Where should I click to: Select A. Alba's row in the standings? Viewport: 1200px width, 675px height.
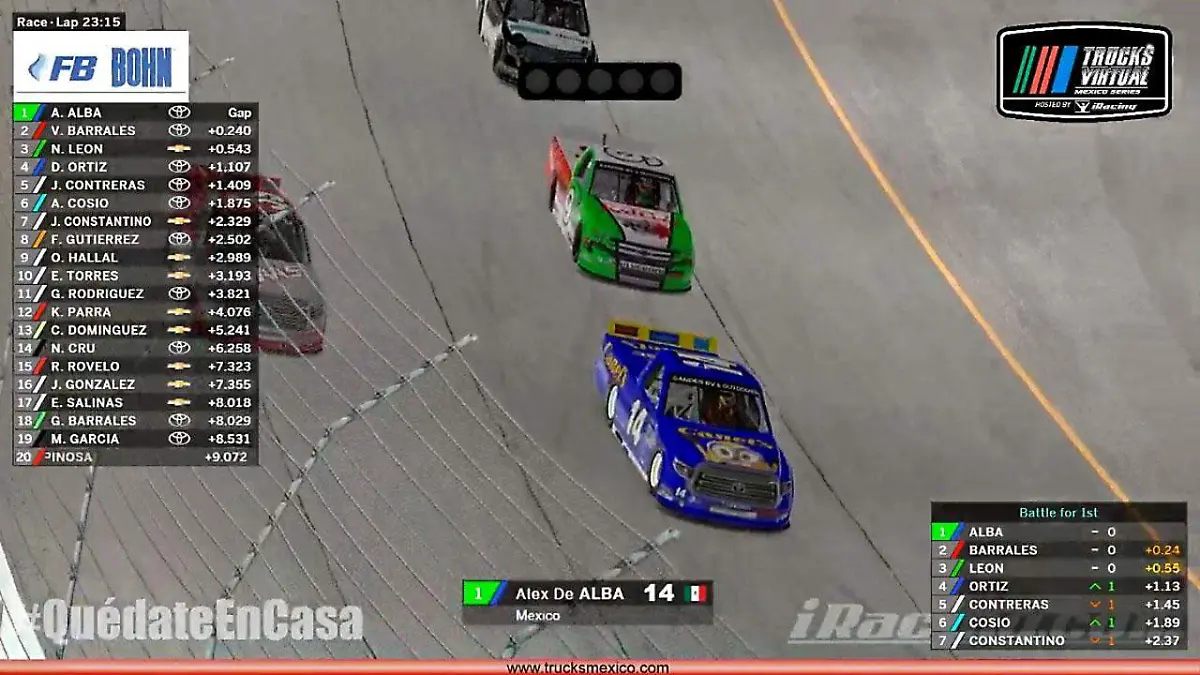pos(135,113)
